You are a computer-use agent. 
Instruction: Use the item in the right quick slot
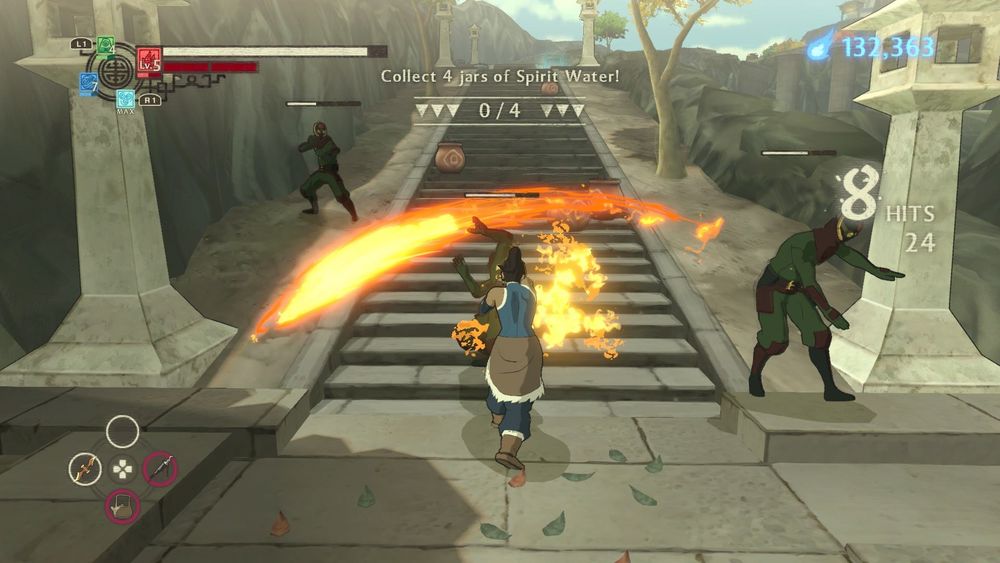coord(160,468)
